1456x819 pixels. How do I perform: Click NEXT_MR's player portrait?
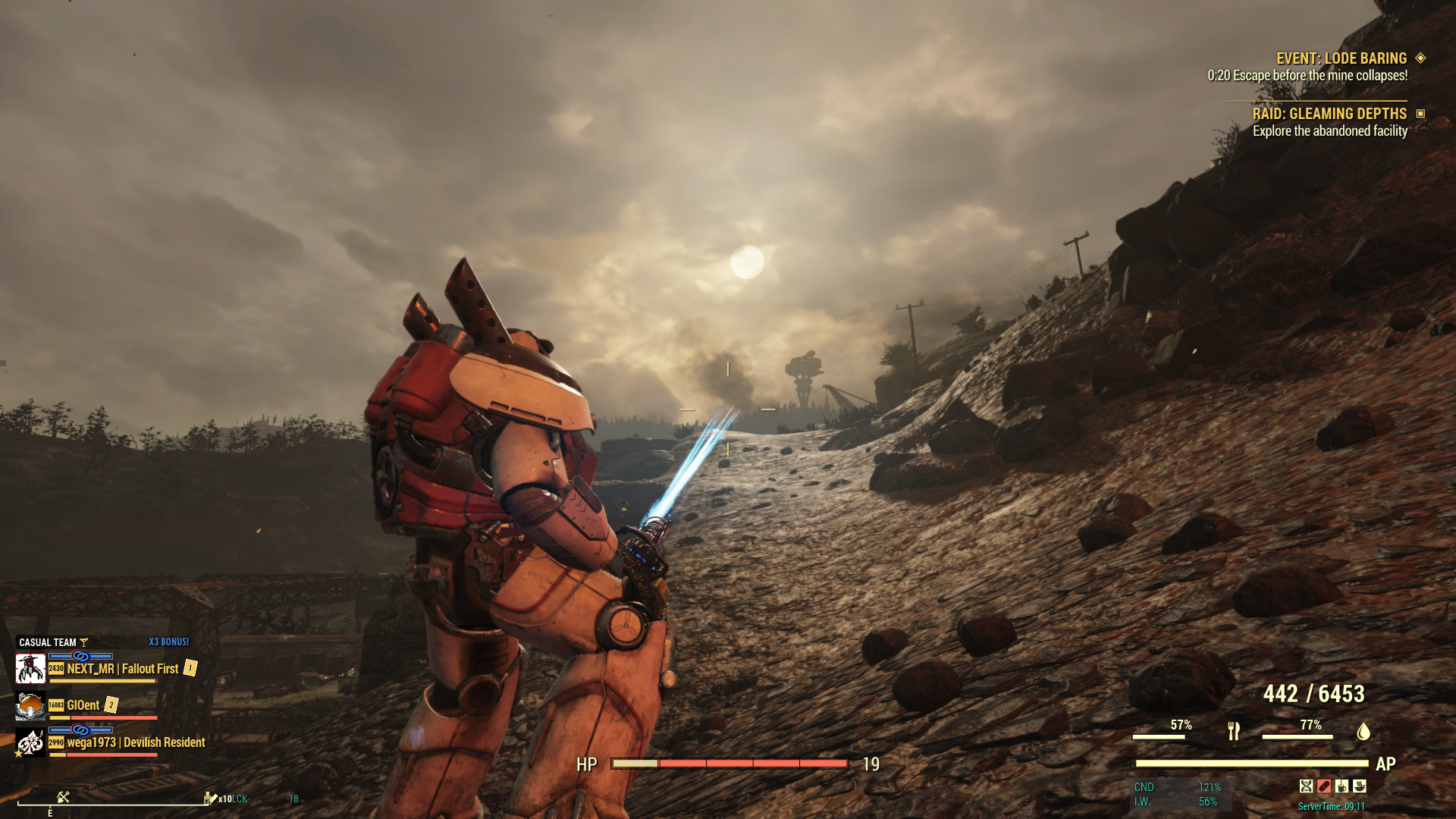[30, 669]
